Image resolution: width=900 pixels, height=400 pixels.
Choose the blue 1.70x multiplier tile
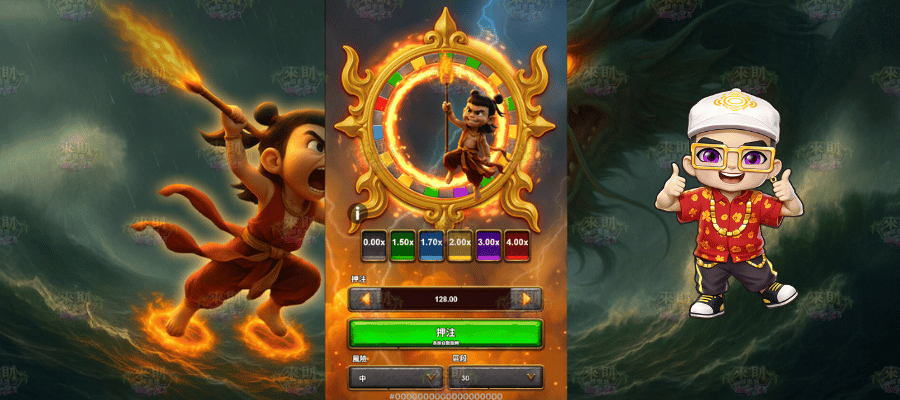click(x=431, y=242)
